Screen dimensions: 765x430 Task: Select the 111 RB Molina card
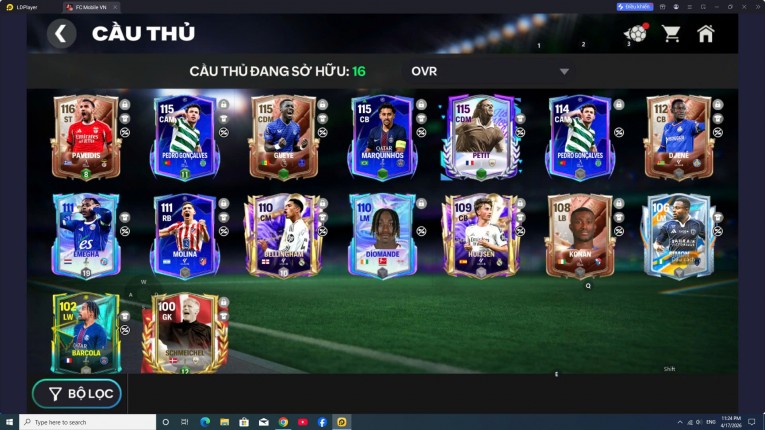tap(184, 236)
